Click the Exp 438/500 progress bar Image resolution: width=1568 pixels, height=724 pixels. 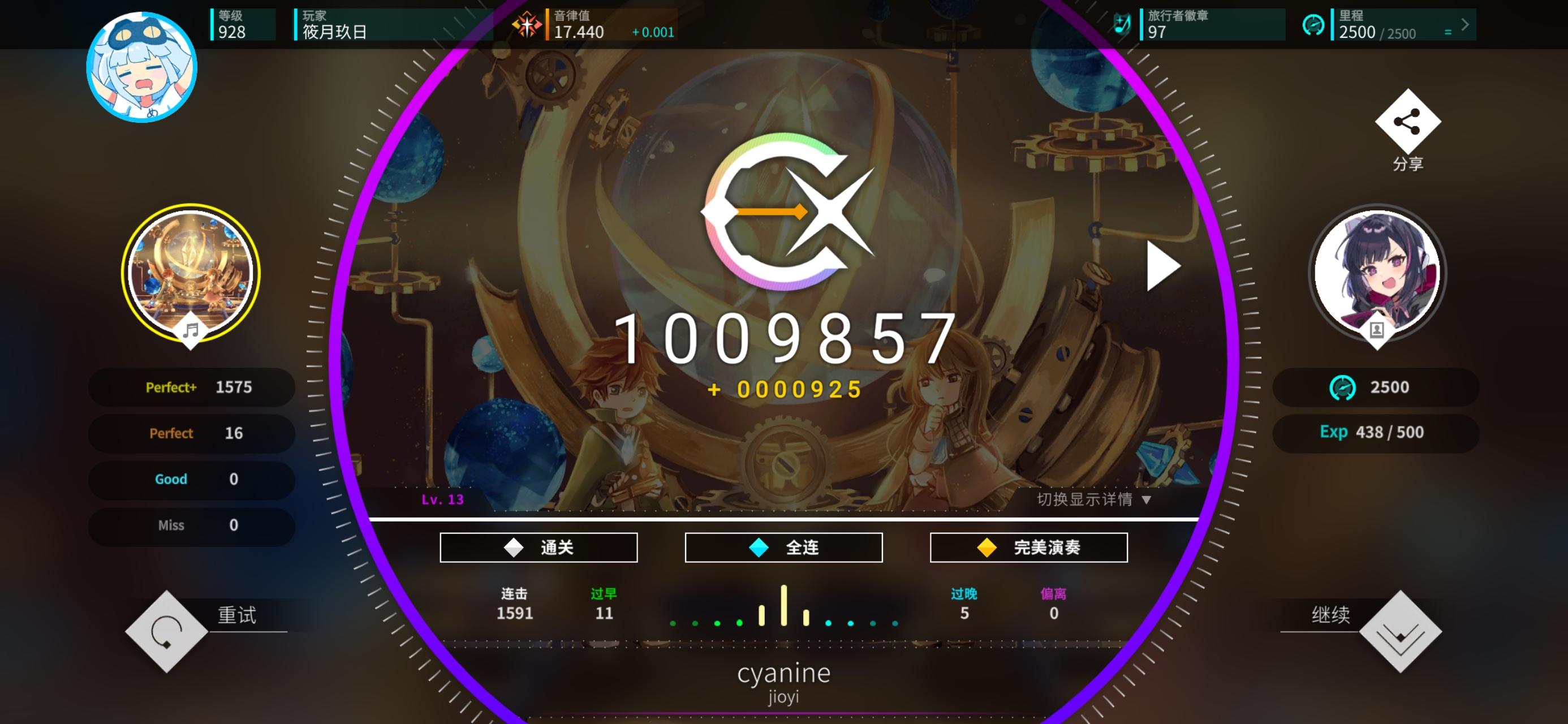click(x=1376, y=432)
